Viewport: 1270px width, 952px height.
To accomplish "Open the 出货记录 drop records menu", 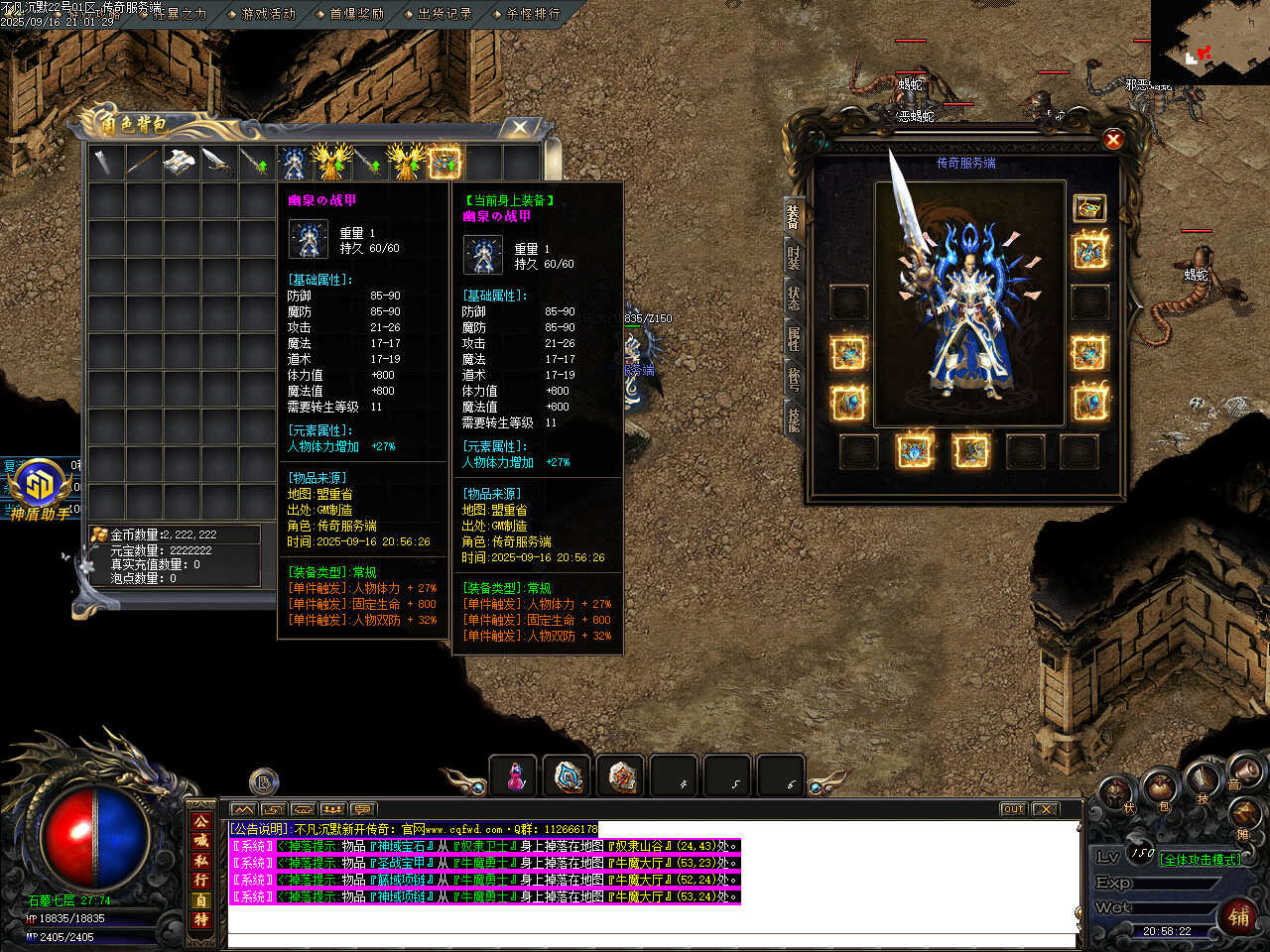I will click(x=444, y=14).
